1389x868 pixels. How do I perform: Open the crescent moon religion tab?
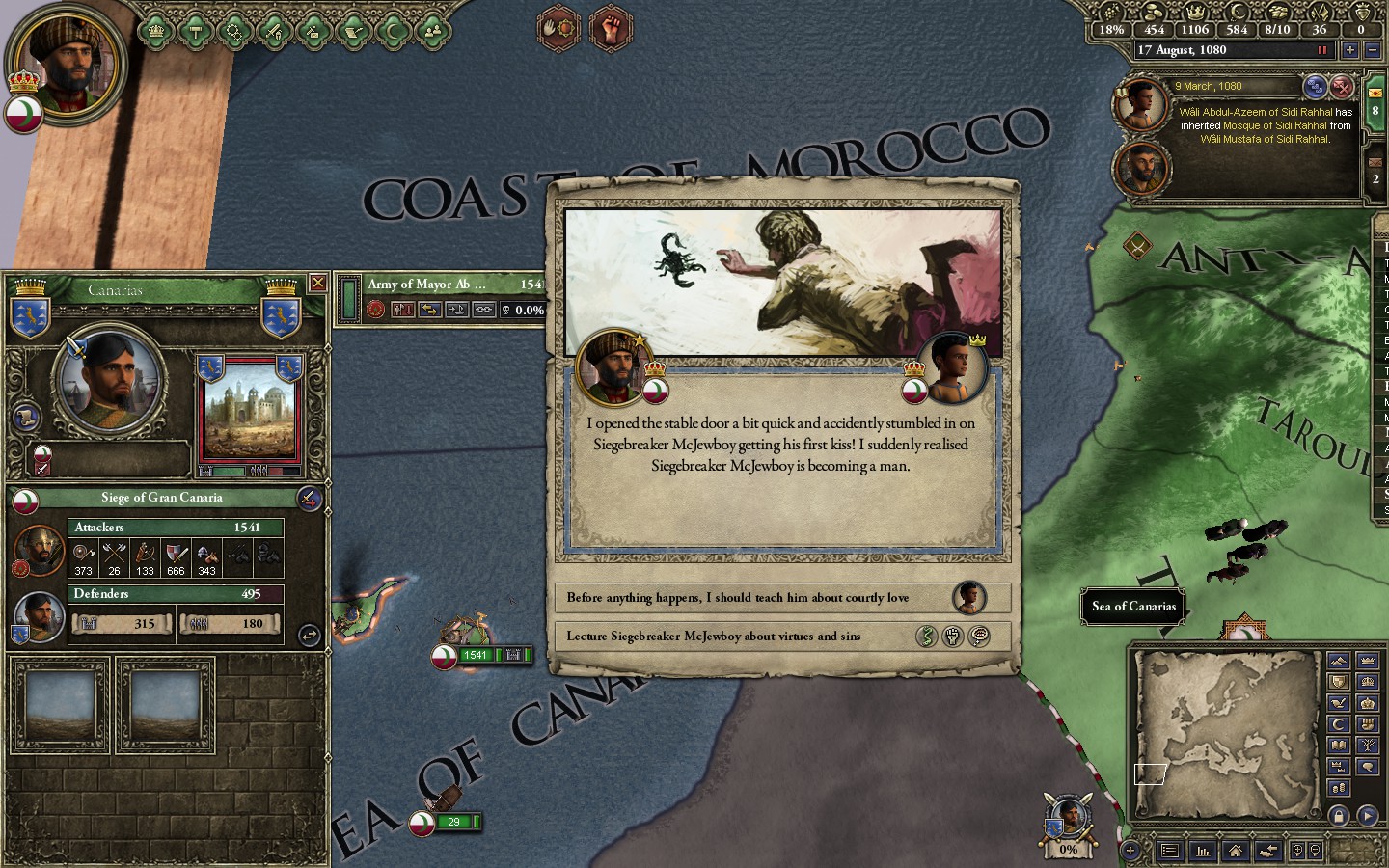393,31
